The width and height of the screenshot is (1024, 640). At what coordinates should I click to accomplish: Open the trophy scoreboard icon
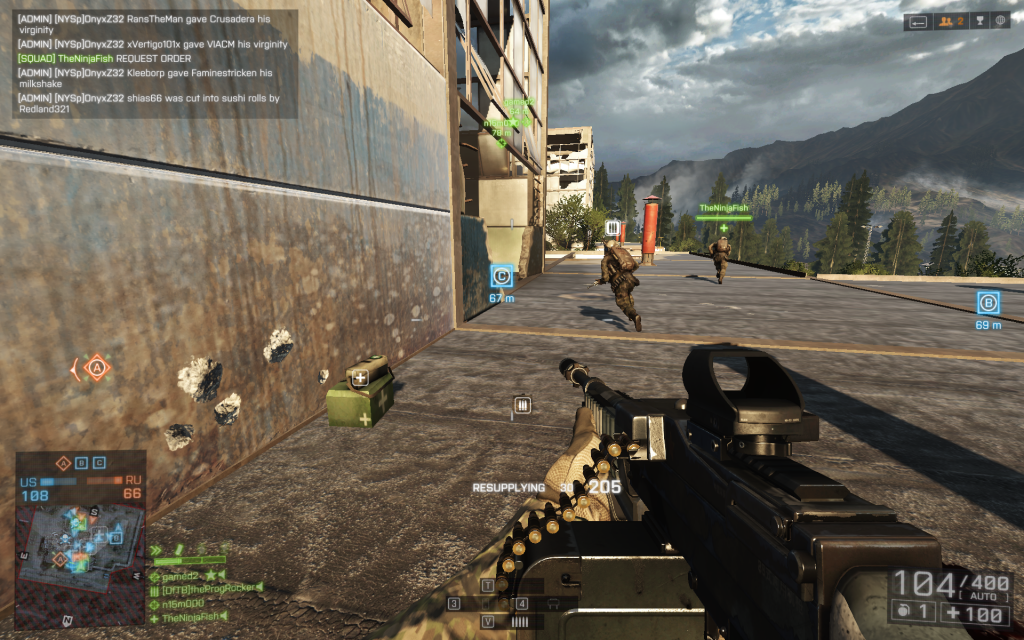click(979, 21)
